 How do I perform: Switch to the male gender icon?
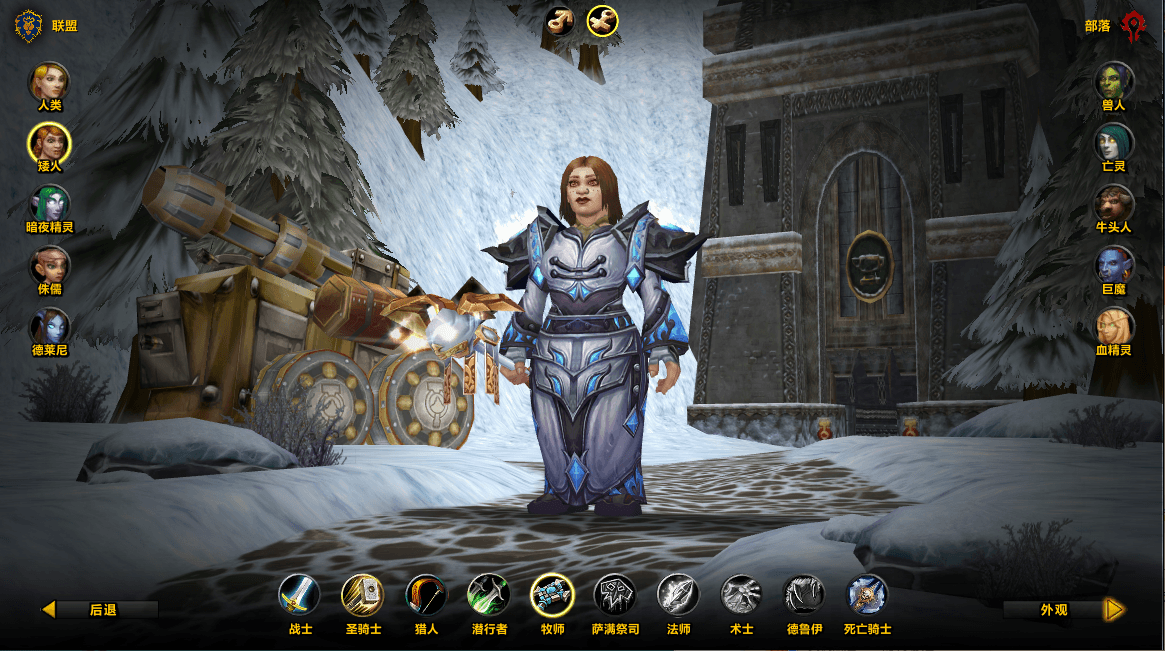coord(560,20)
